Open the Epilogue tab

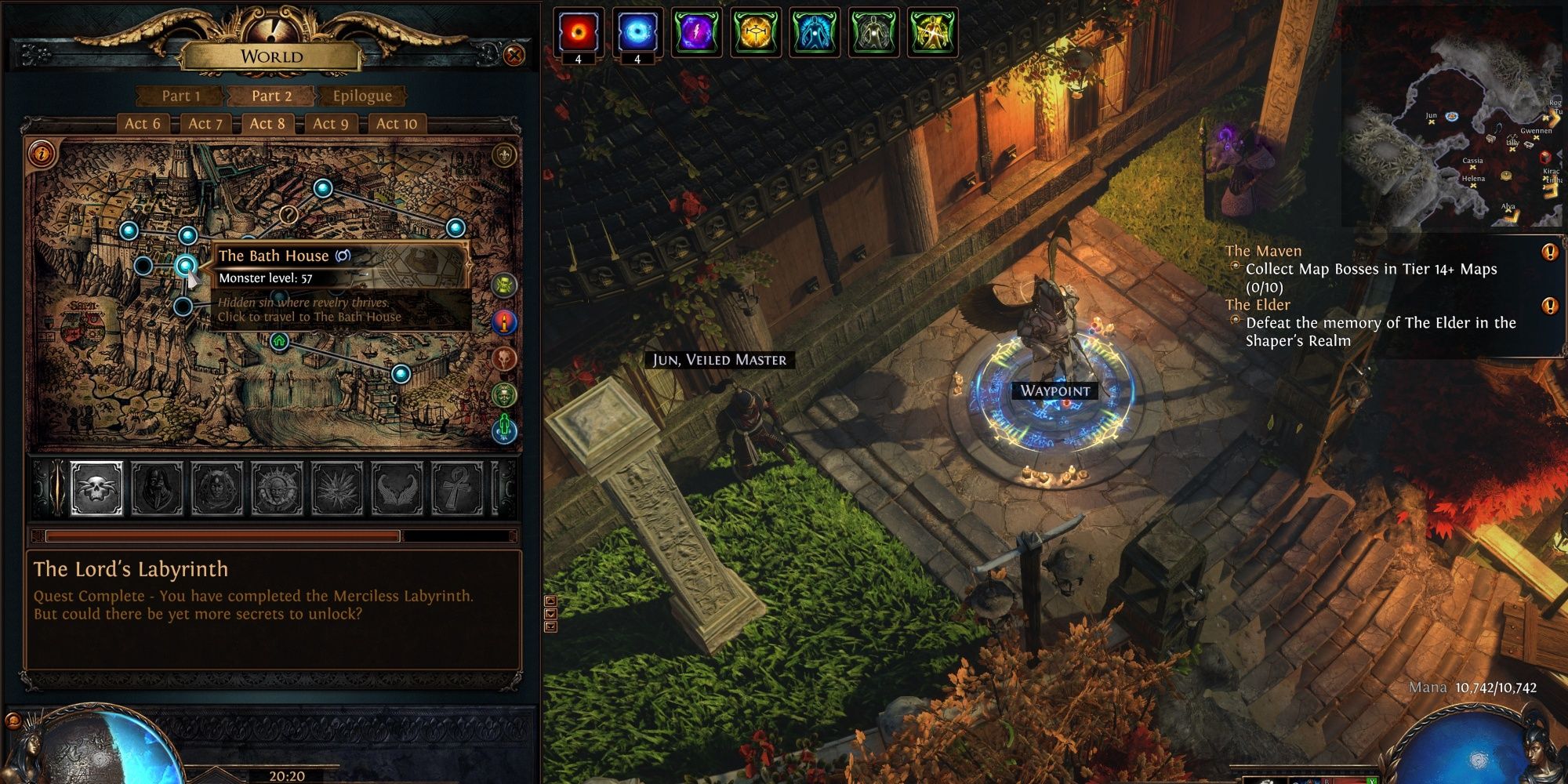pyautogui.click(x=361, y=96)
